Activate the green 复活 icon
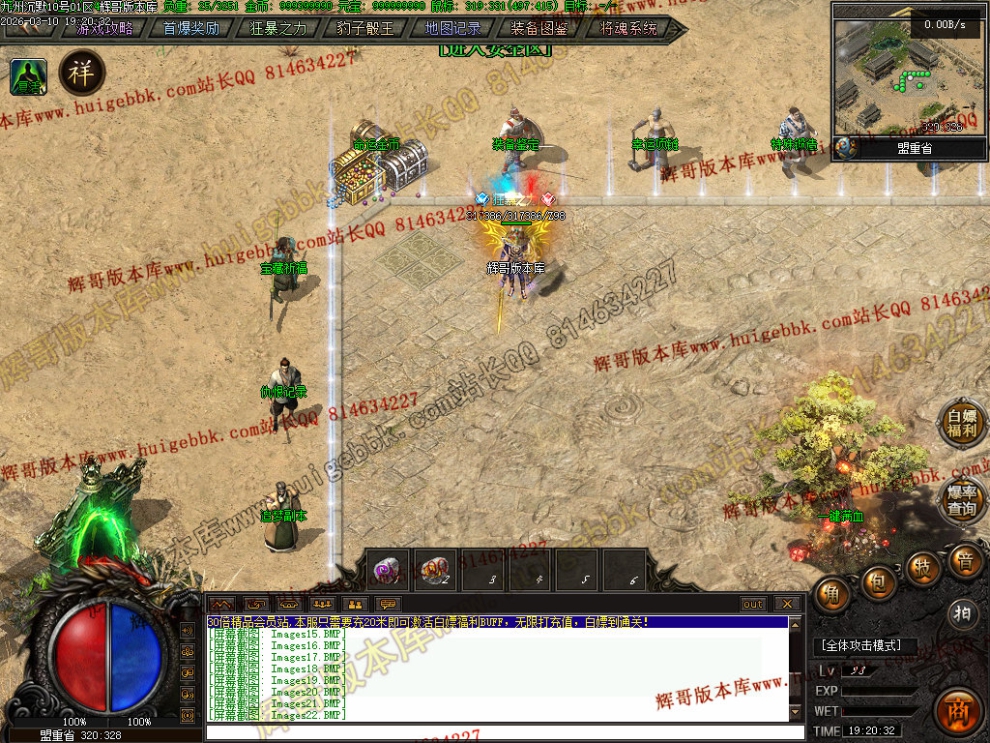This screenshot has height=743, width=990. (x=28, y=77)
